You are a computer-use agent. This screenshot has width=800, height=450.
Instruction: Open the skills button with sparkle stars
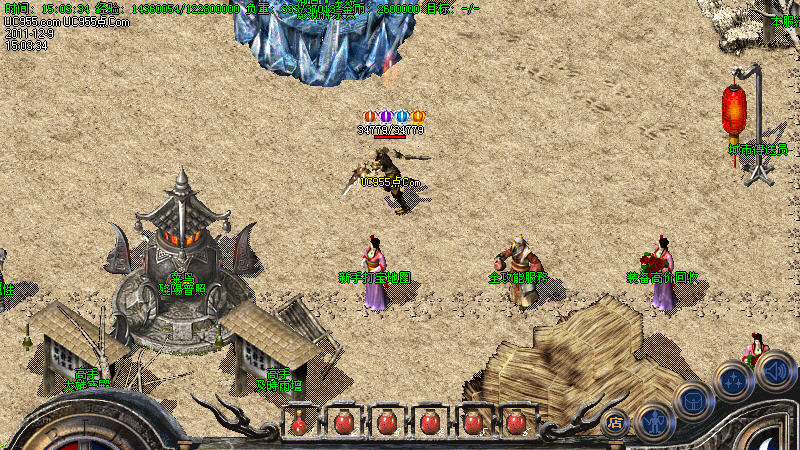[733, 381]
